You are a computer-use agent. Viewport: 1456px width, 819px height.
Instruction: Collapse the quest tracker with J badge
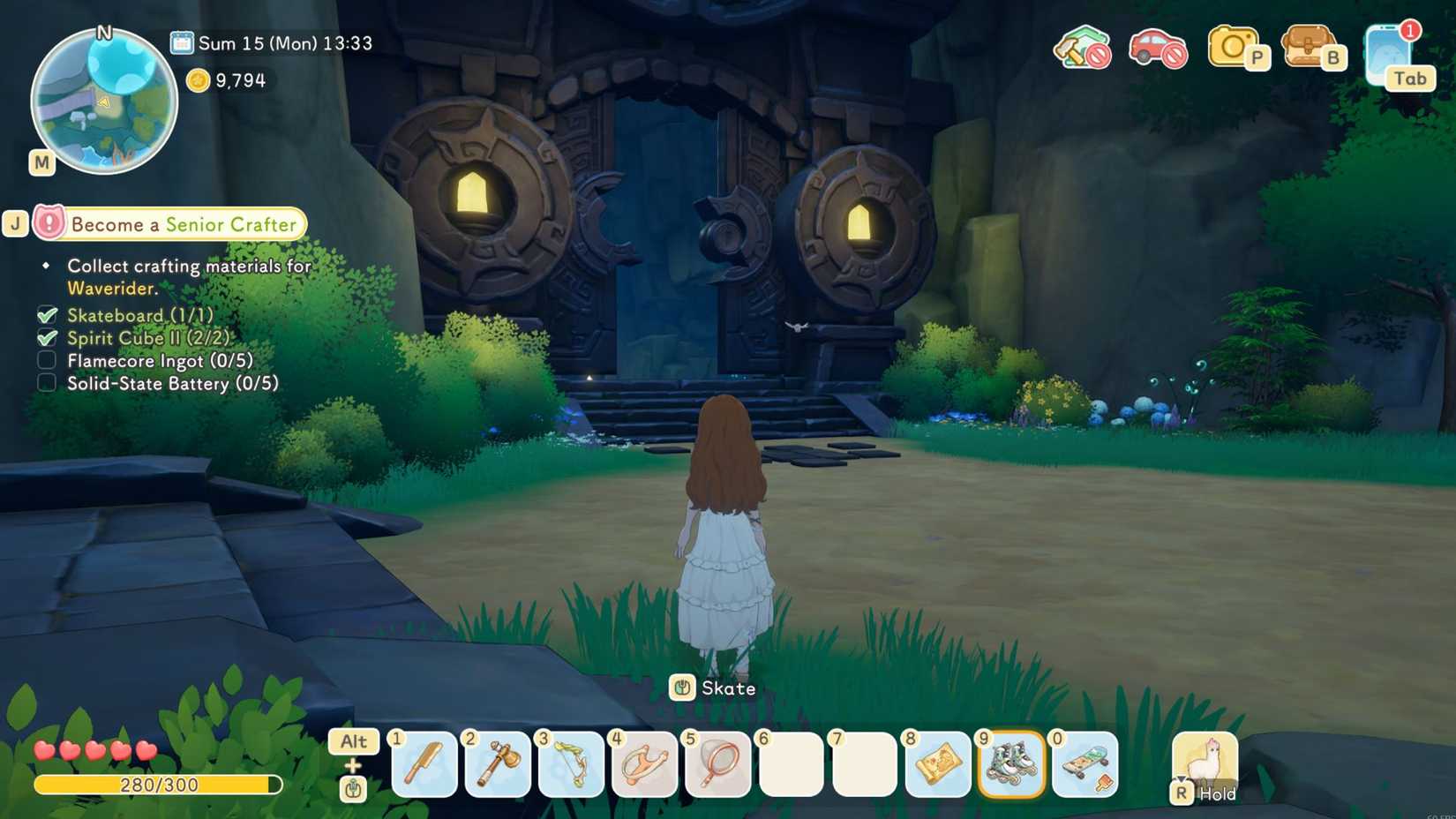coord(15,223)
